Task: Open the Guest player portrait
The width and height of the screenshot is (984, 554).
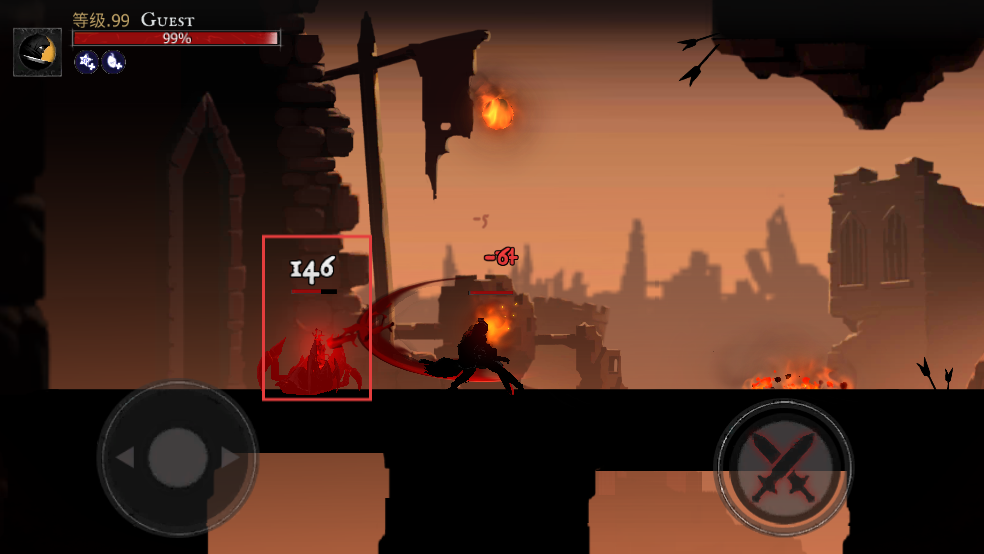Action: tap(37, 52)
